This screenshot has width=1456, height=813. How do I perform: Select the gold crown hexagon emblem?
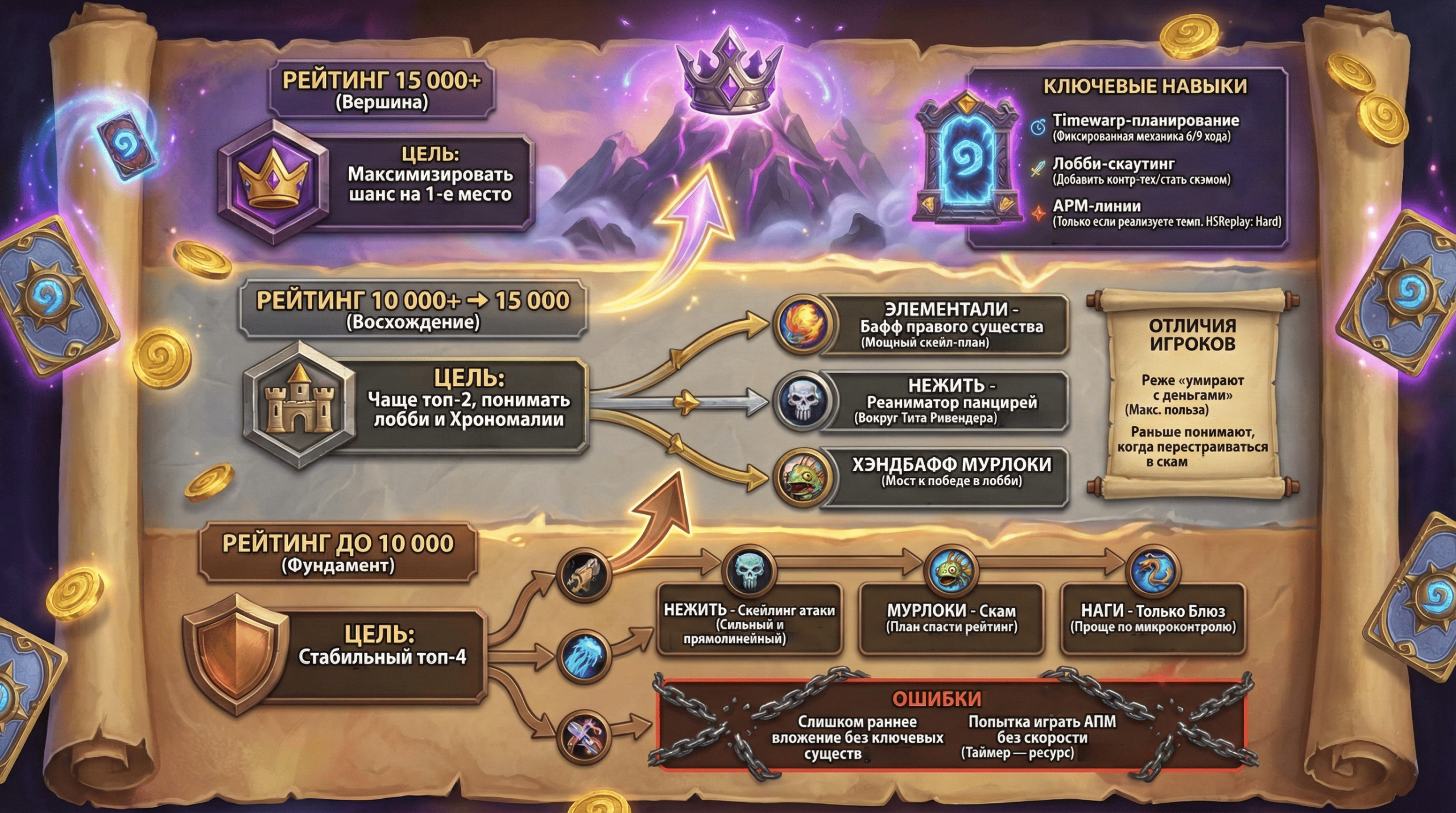(274, 182)
